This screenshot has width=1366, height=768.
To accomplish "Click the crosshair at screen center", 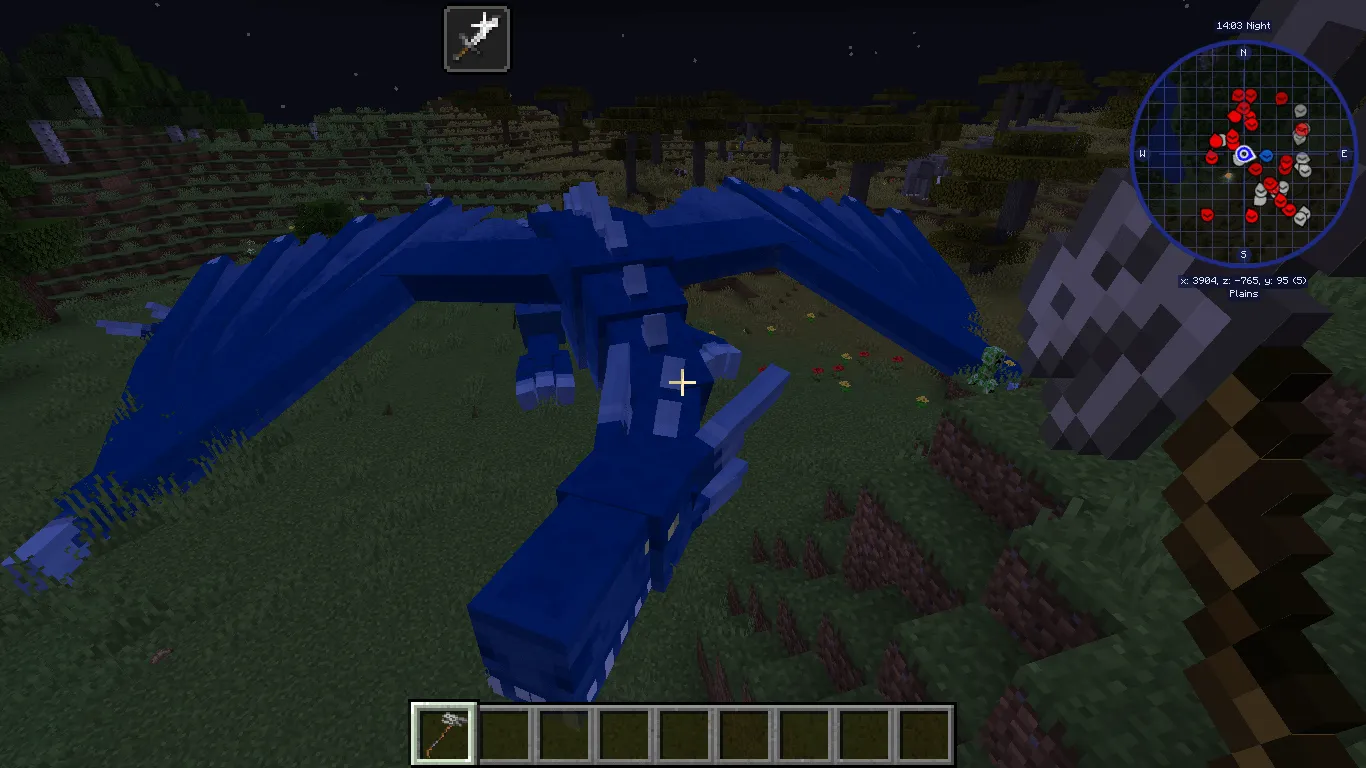I will 683,383.
